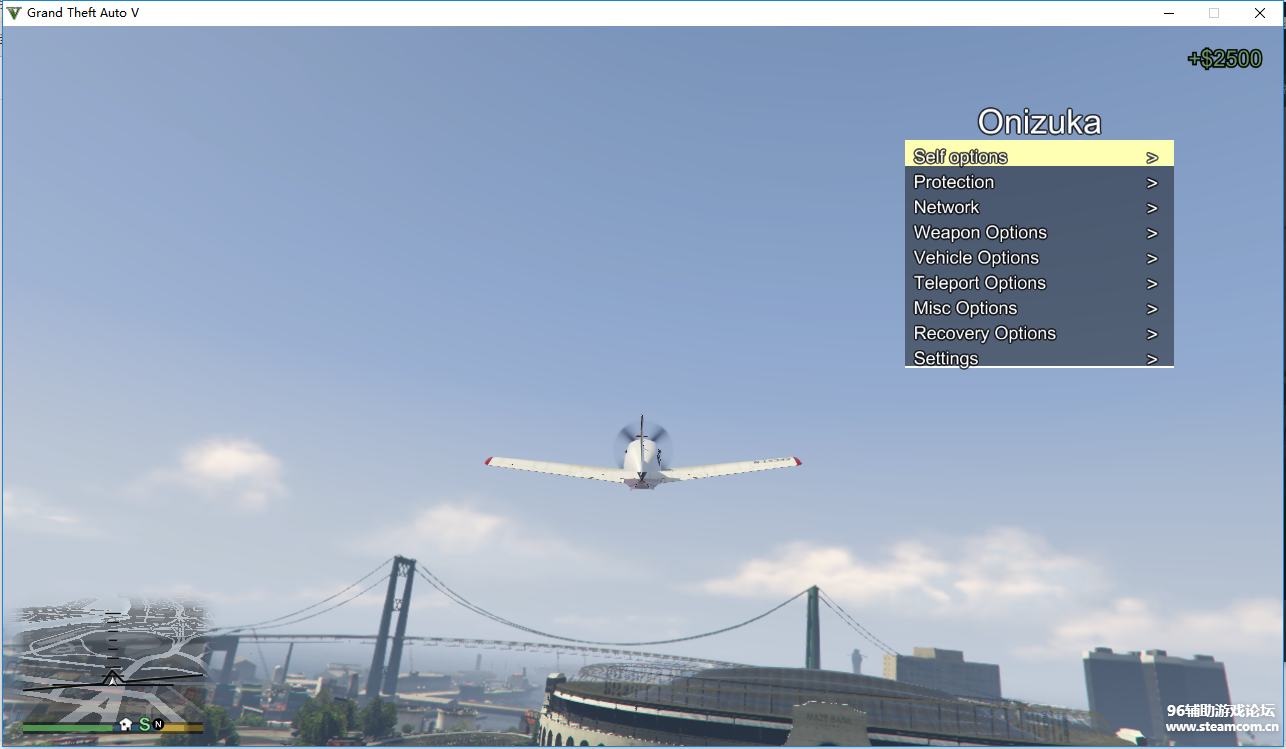Select the Protection menu entry
The height and width of the screenshot is (749, 1286).
(x=1038, y=182)
